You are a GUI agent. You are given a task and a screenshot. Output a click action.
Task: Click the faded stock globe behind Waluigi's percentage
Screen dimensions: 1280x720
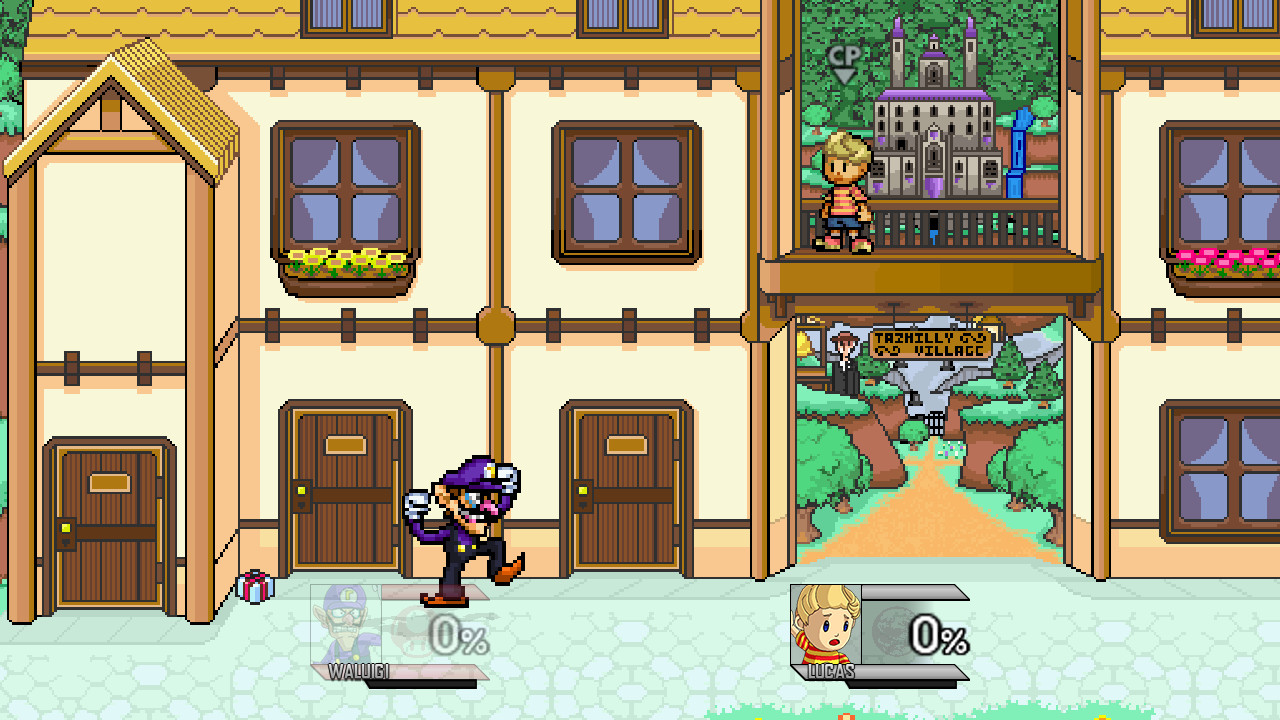point(410,630)
